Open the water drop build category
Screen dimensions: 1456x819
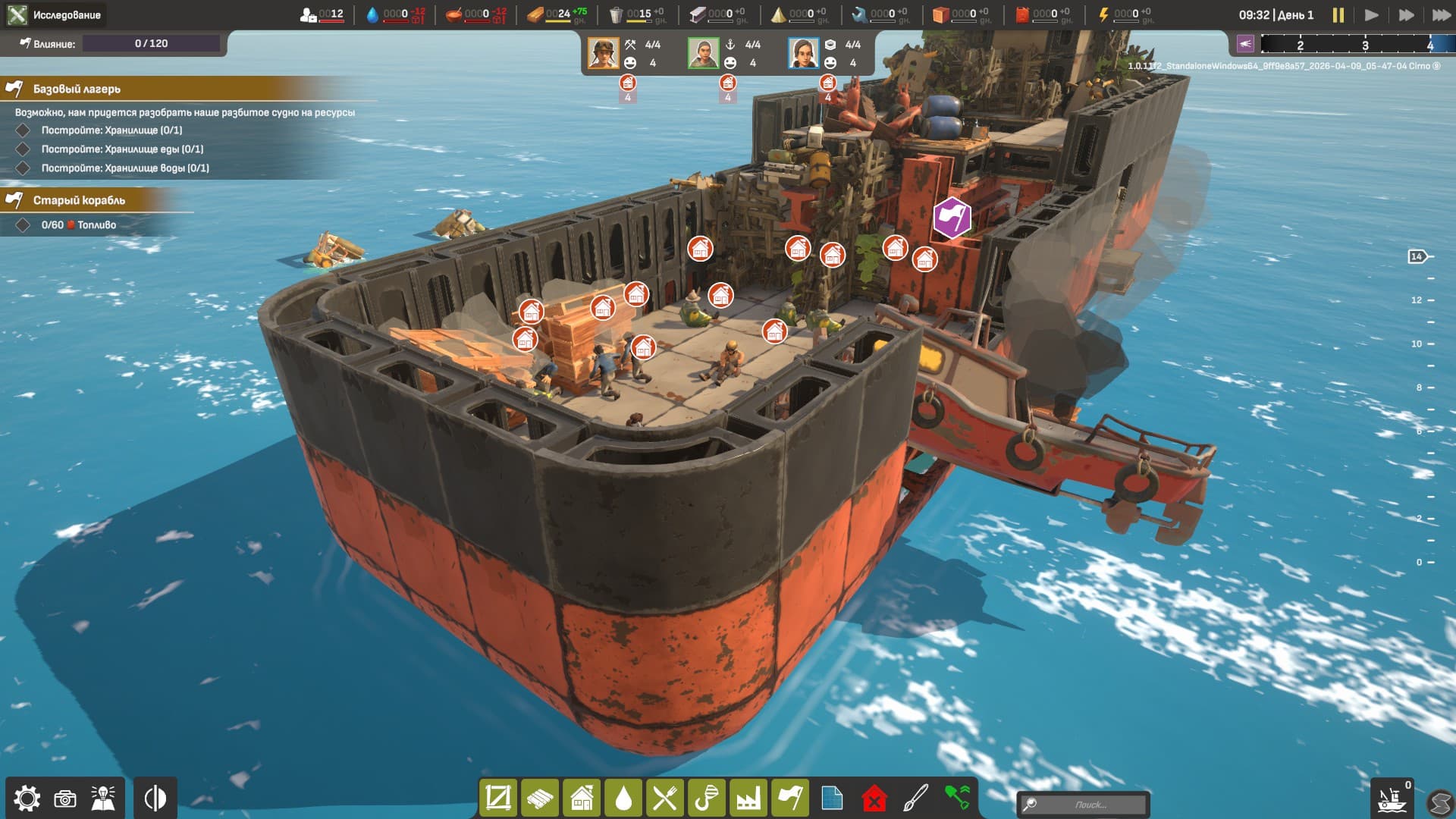(623, 799)
